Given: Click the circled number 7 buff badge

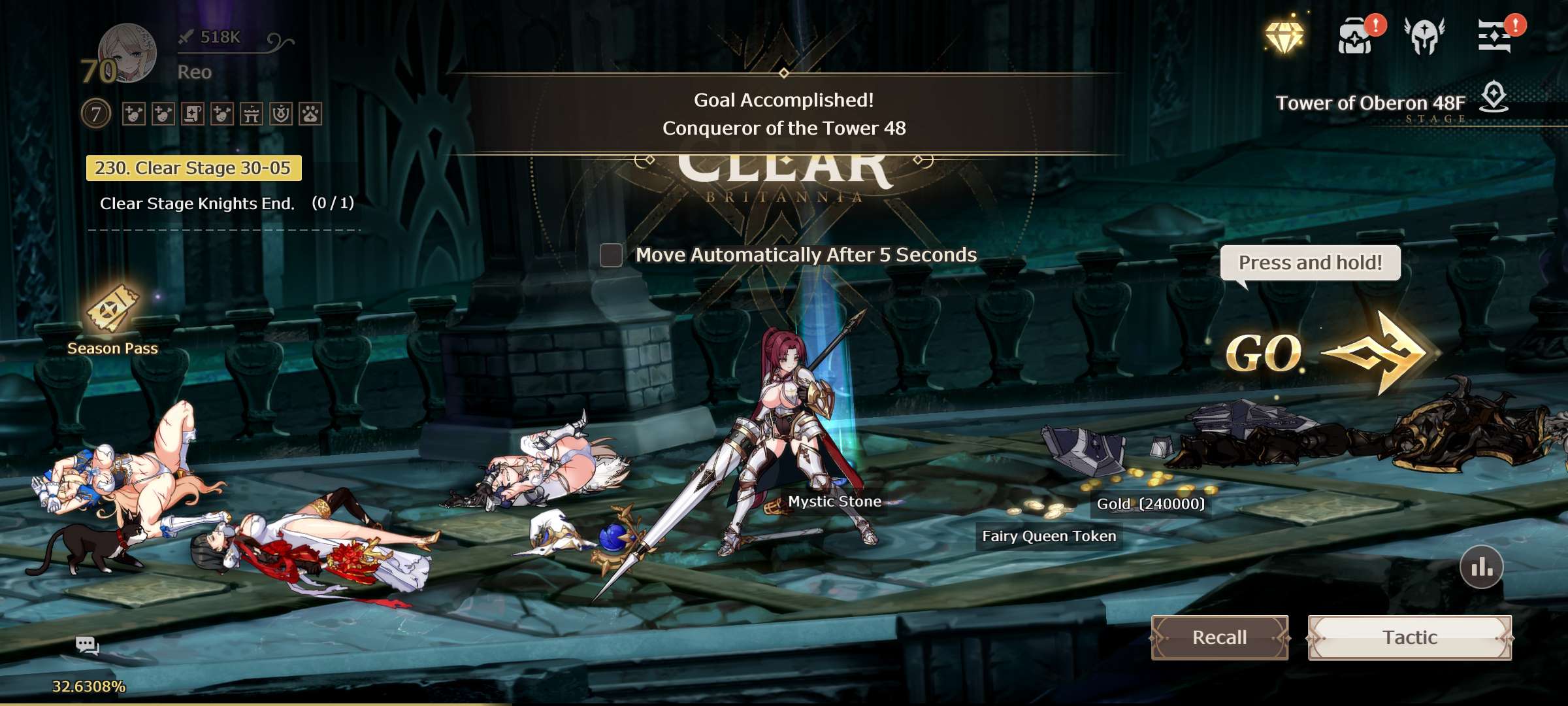Looking at the screenshot, I should coord(96,114).
